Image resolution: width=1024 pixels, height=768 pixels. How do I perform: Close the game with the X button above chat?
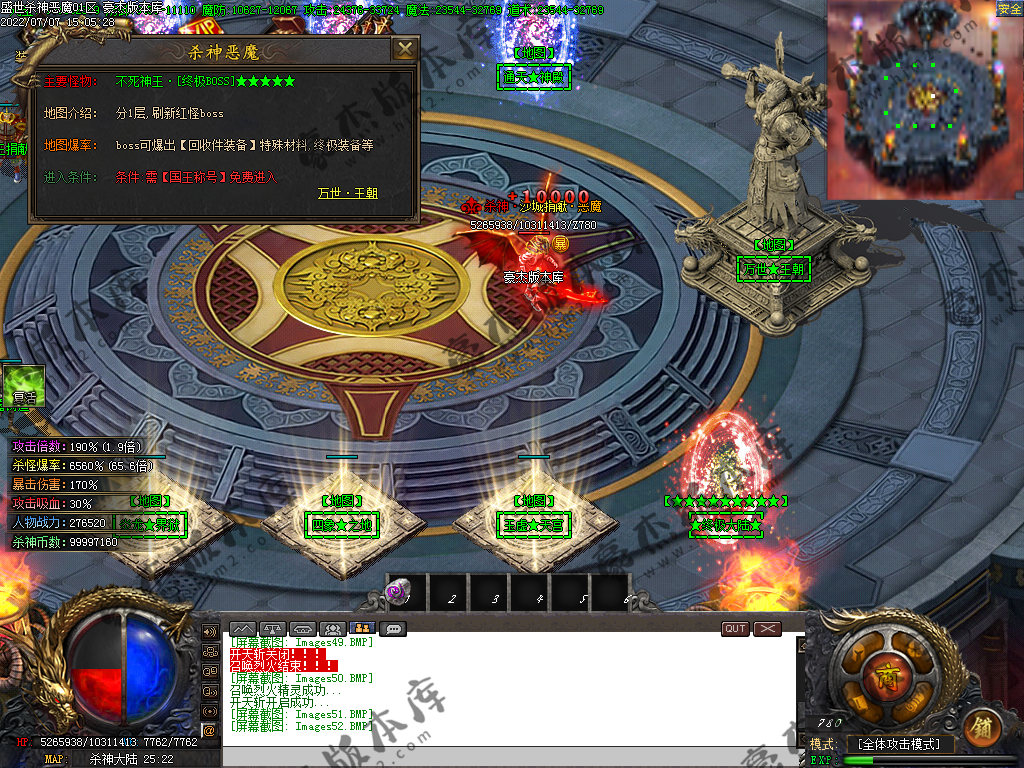click(767, 629)
